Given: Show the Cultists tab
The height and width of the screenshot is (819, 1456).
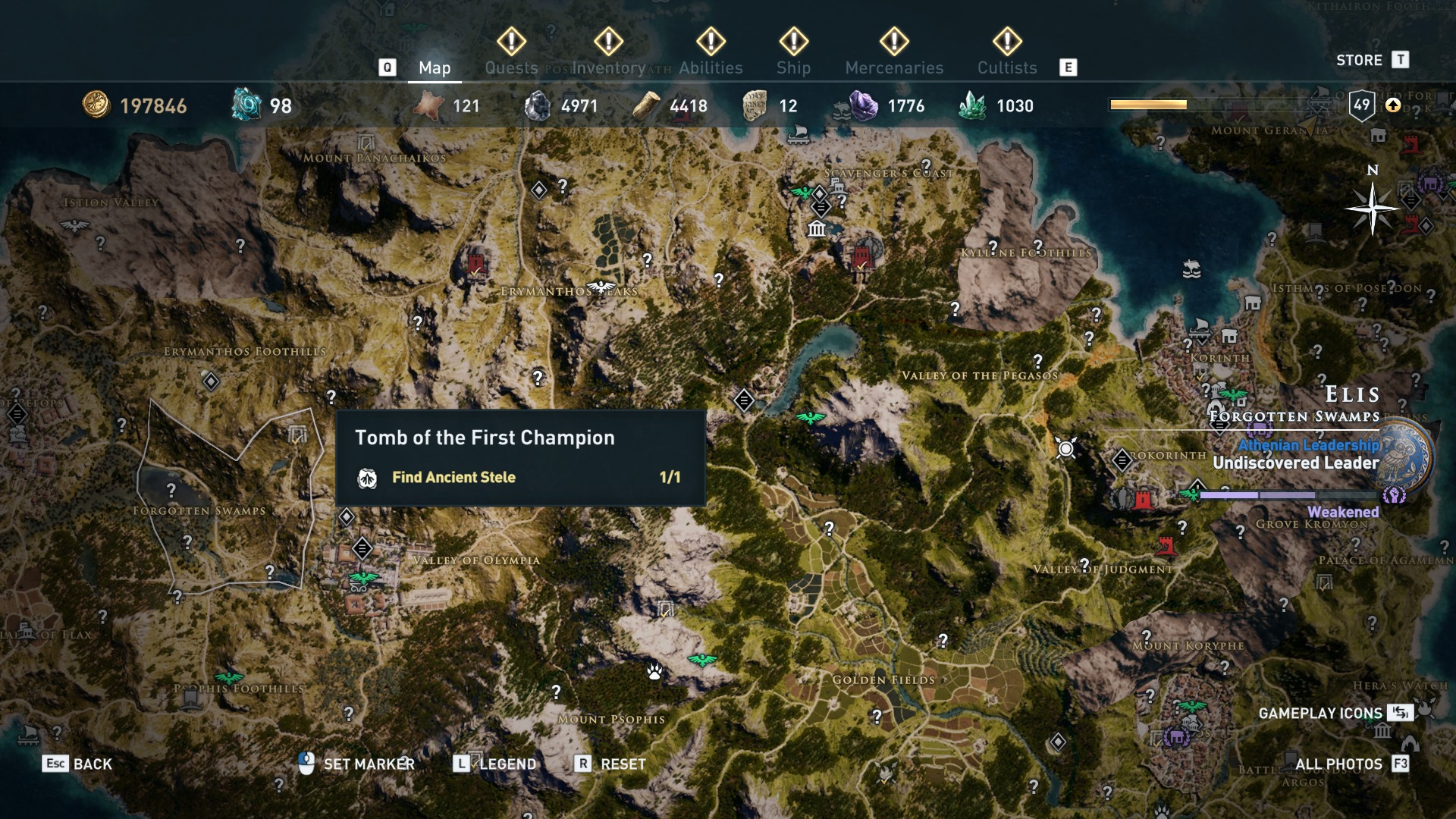Looking at the screenshot, I should pyautogui.click(x=1007, y=67).
